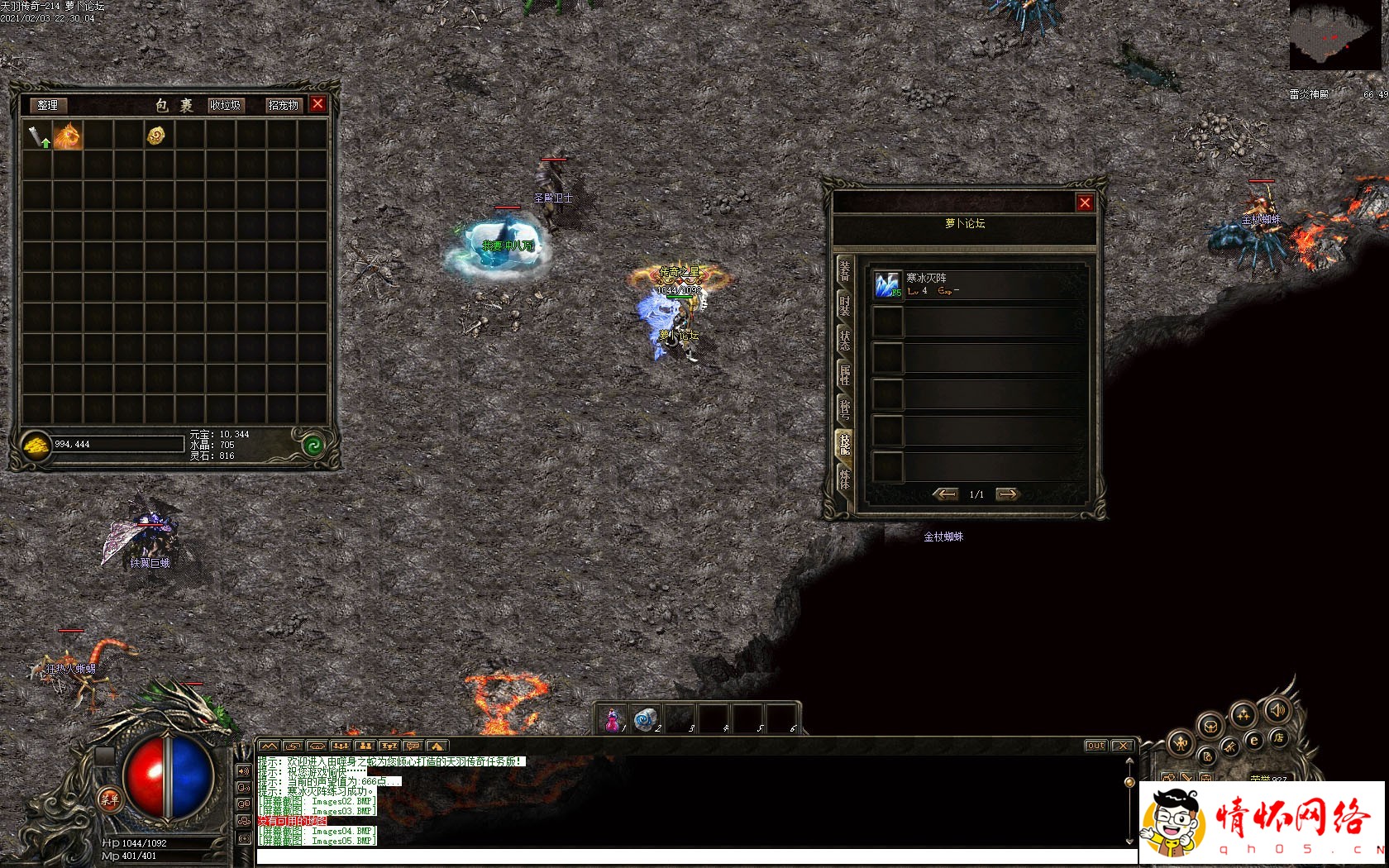Open the 时装 fashion tab
Screen dimensions: 1389x868
tap(844, 305)
